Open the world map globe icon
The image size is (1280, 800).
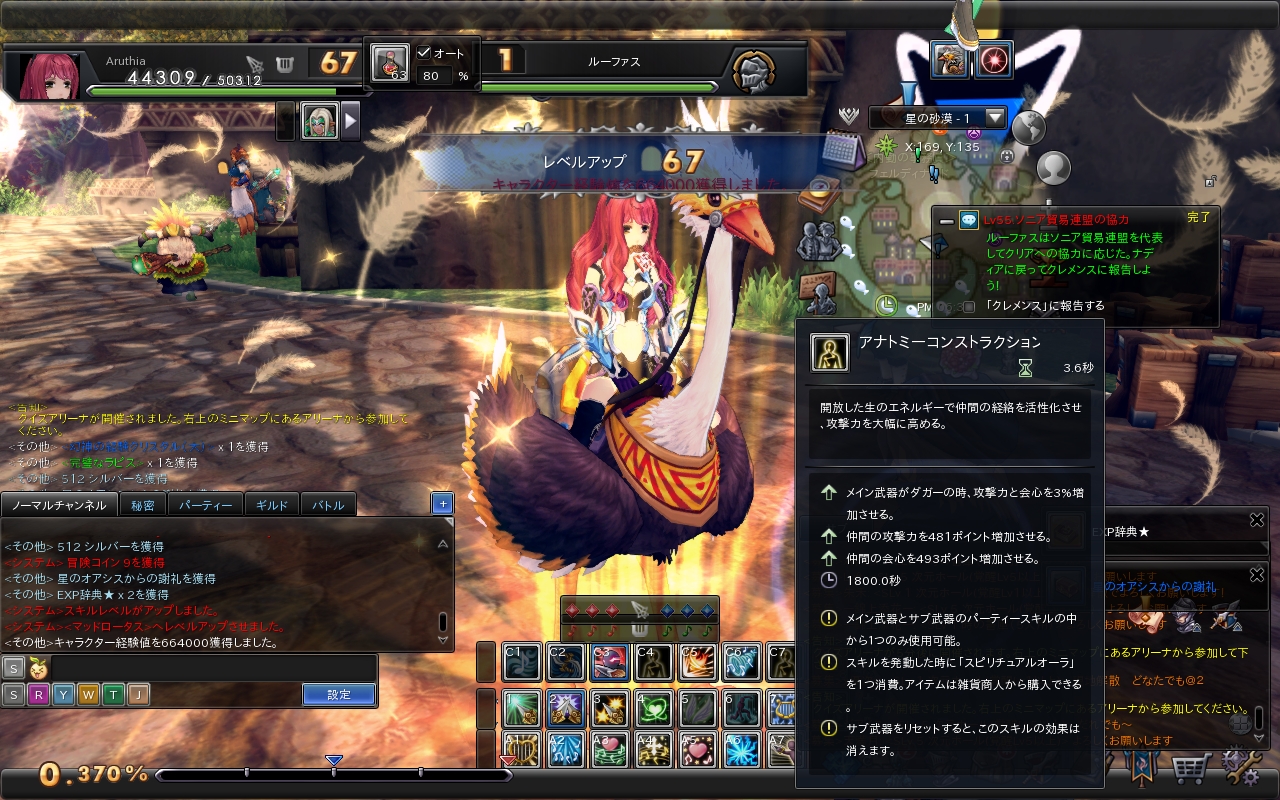tap(1028, 129)
